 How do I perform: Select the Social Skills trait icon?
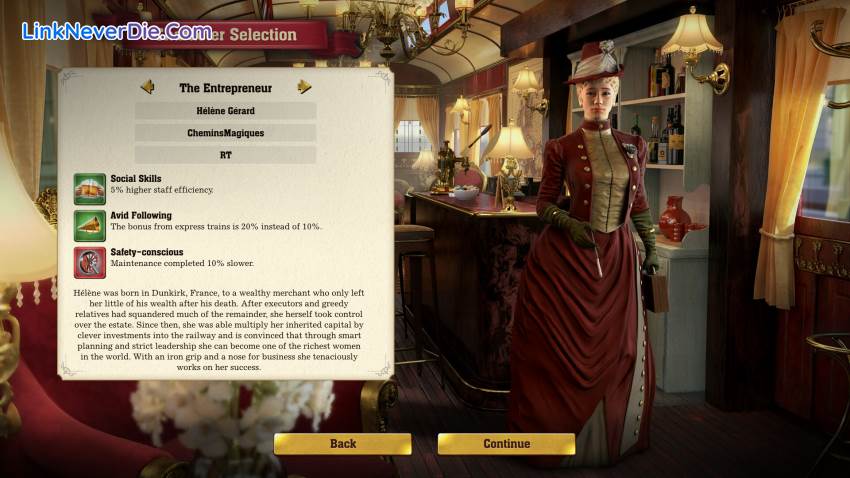pyautogui.click(x=90, y=189)
